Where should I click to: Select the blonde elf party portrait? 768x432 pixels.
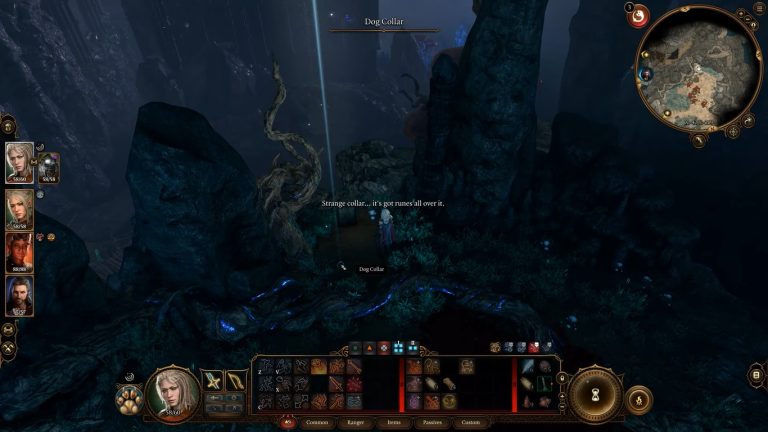coord(20,209)
